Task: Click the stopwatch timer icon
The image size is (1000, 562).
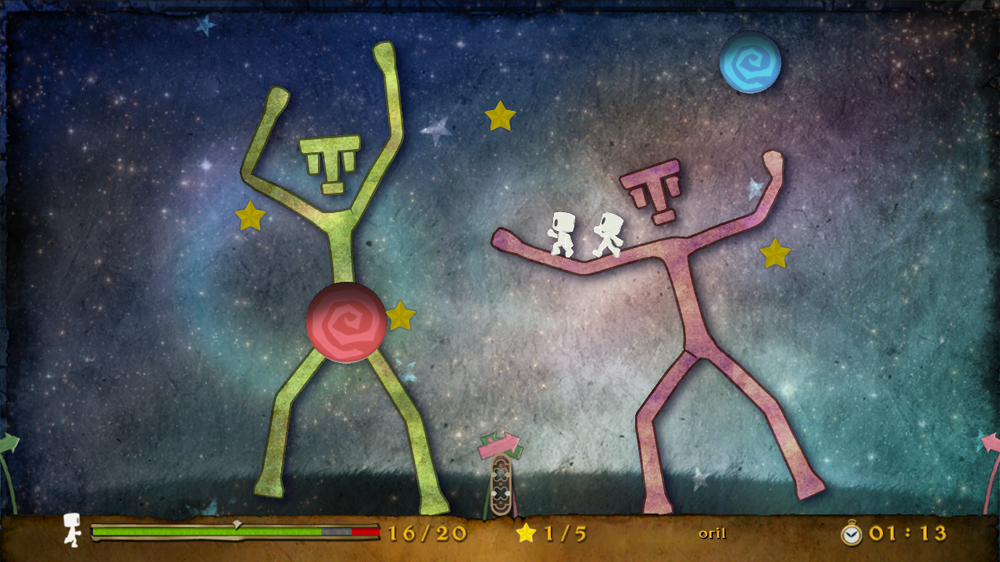Action: pyautogui.click(x=851, y=533)
